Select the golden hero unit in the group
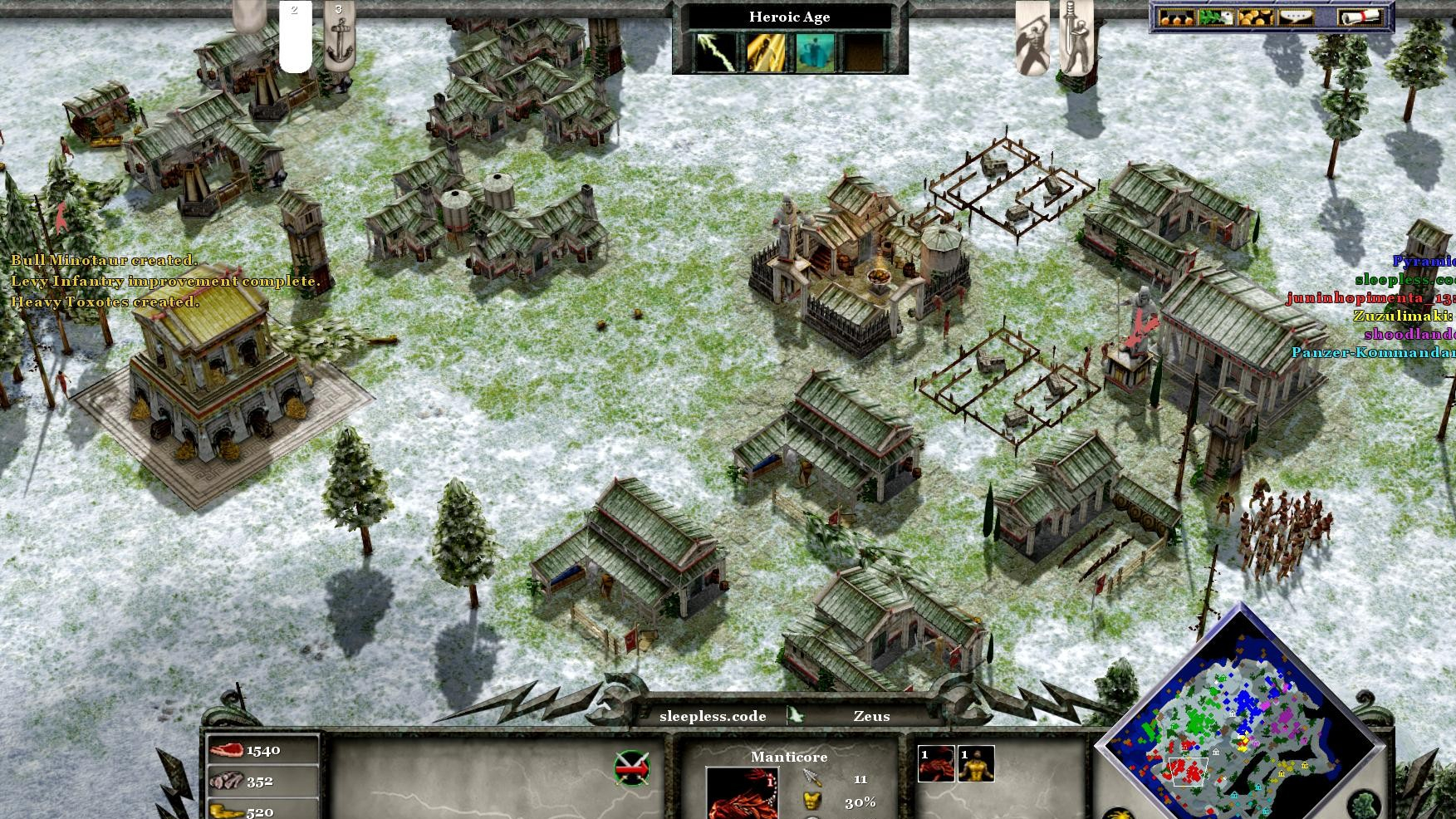Viewport: 1456px width, 819px height. click(x=976, y=764)
